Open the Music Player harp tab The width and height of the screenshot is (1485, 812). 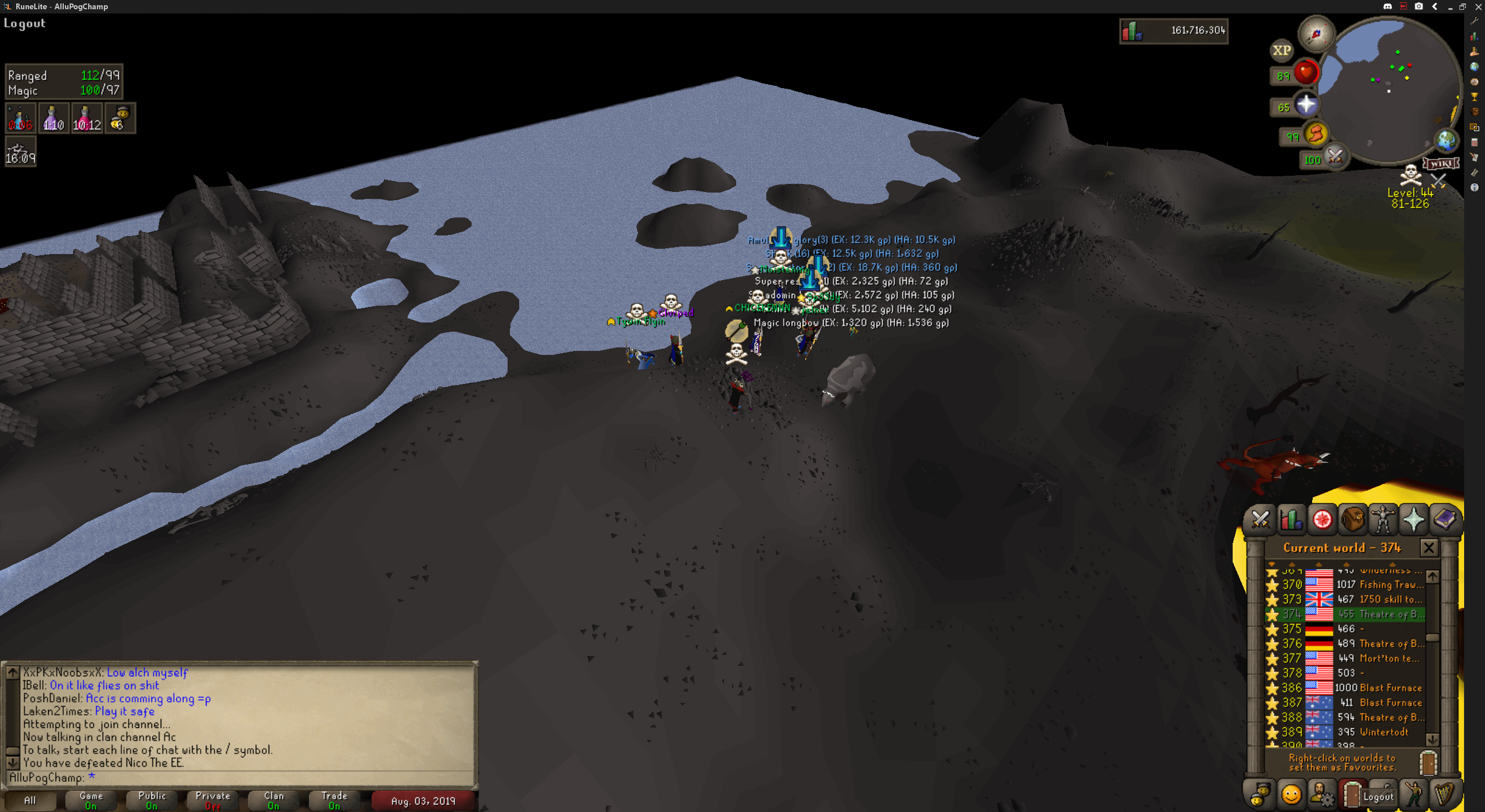click(1444, 794)
